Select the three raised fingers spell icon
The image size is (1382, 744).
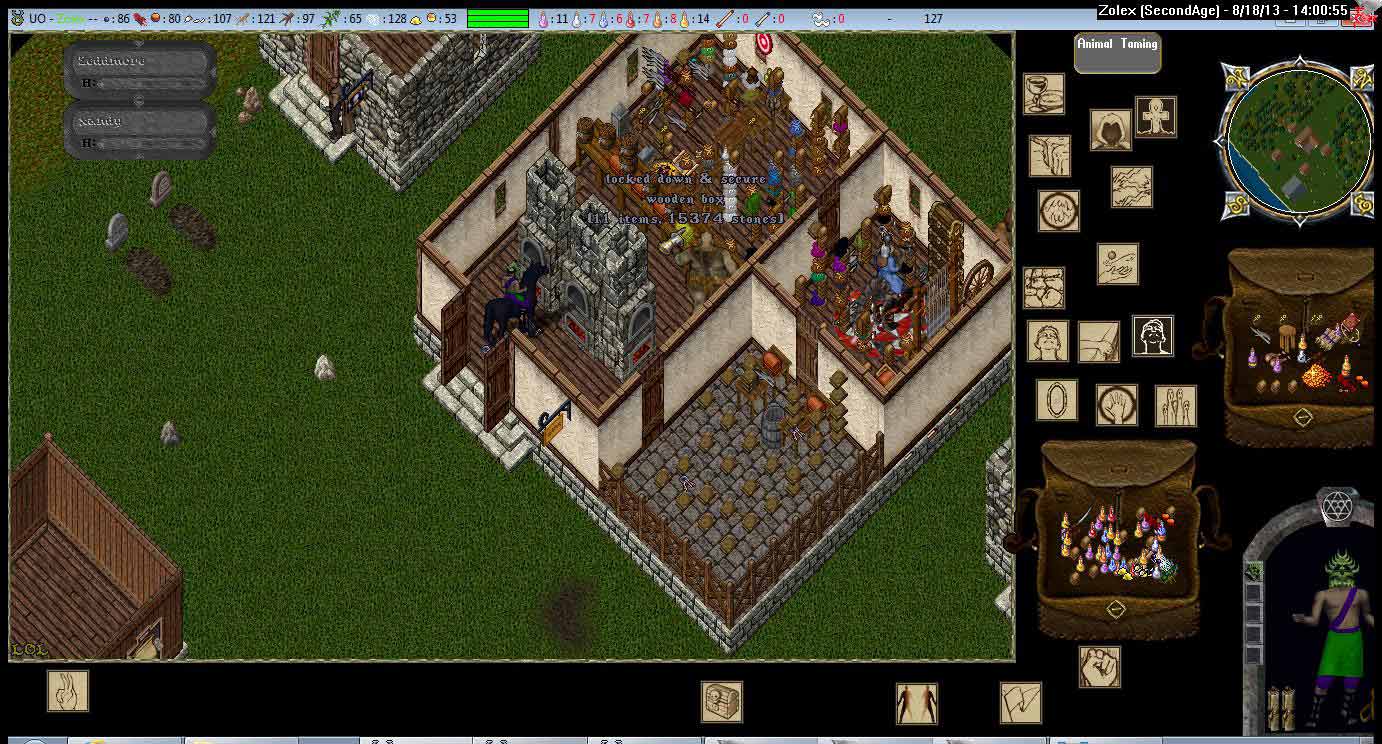coord(1175,405)
